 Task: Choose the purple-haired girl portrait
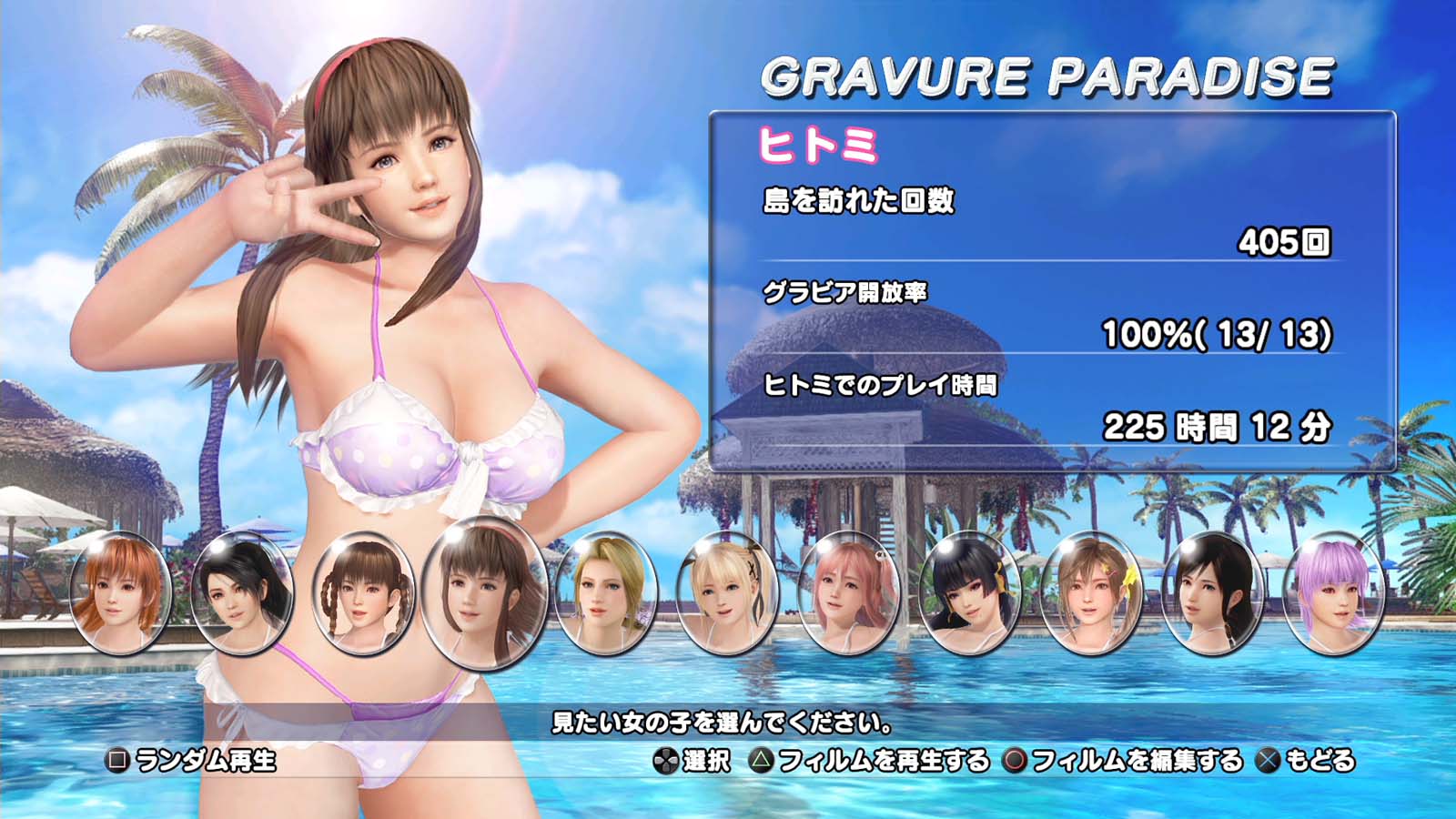tap(1334, 591)
